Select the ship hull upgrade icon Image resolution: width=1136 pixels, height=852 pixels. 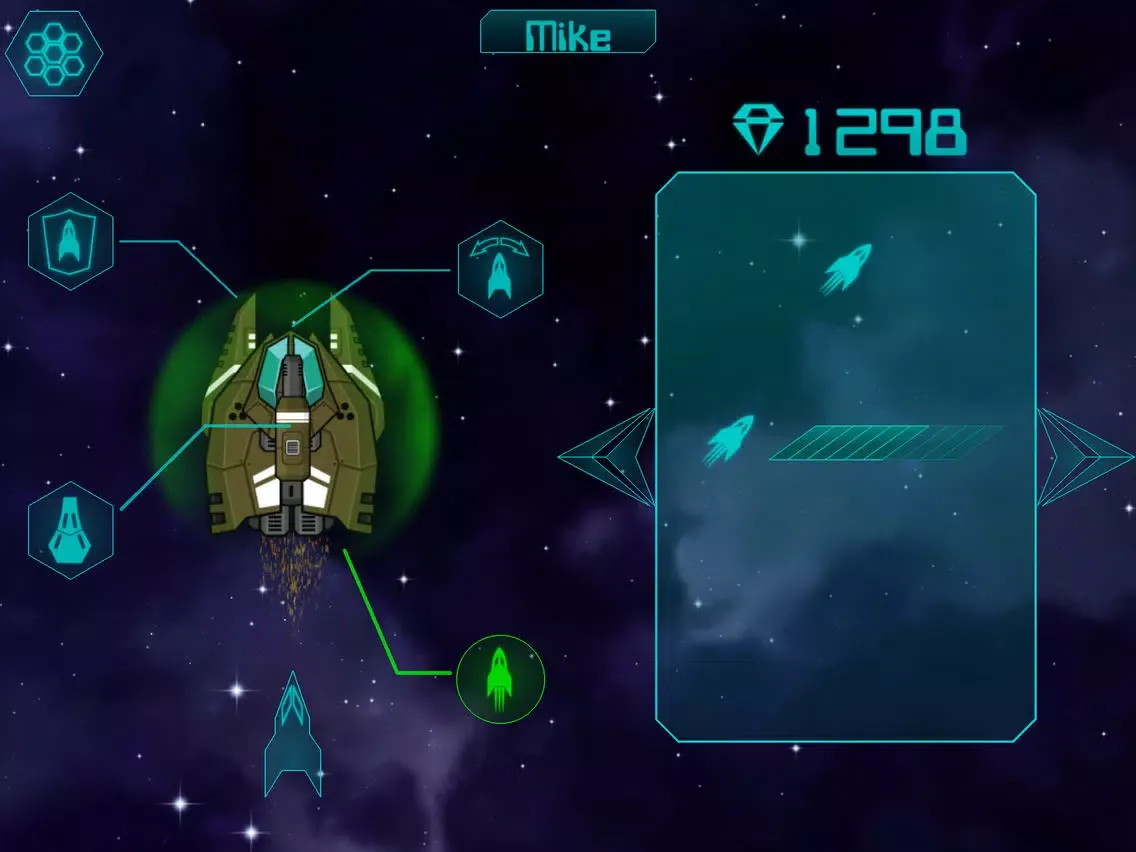coord(70,530)
